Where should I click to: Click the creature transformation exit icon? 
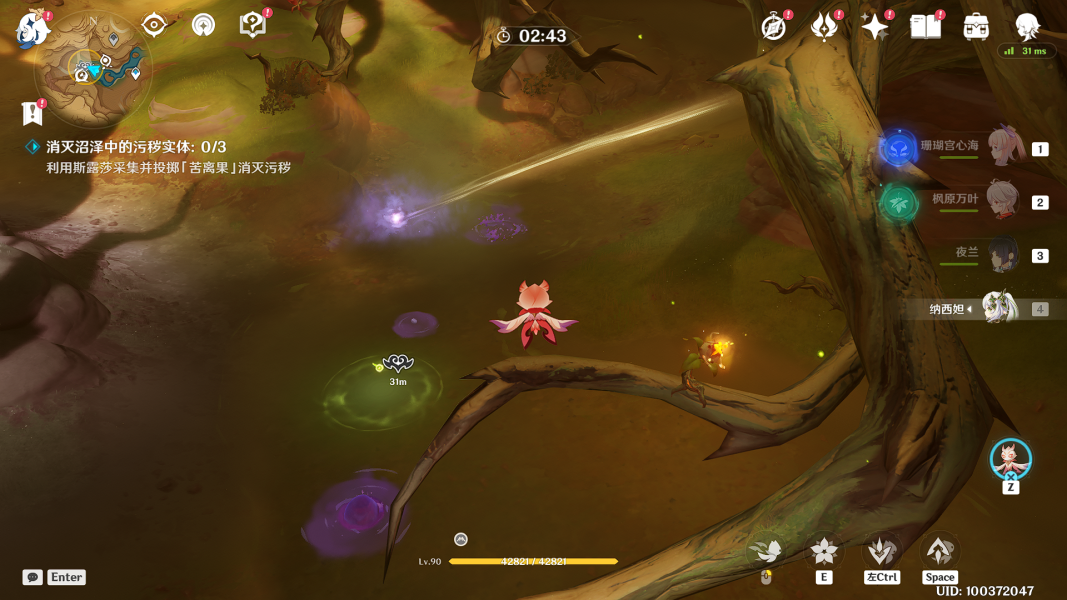click(1011, 459)
